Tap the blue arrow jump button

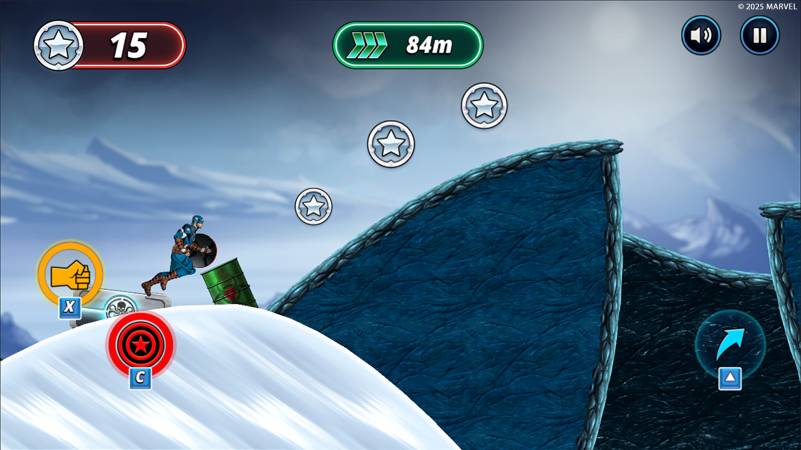pos(730,343)
